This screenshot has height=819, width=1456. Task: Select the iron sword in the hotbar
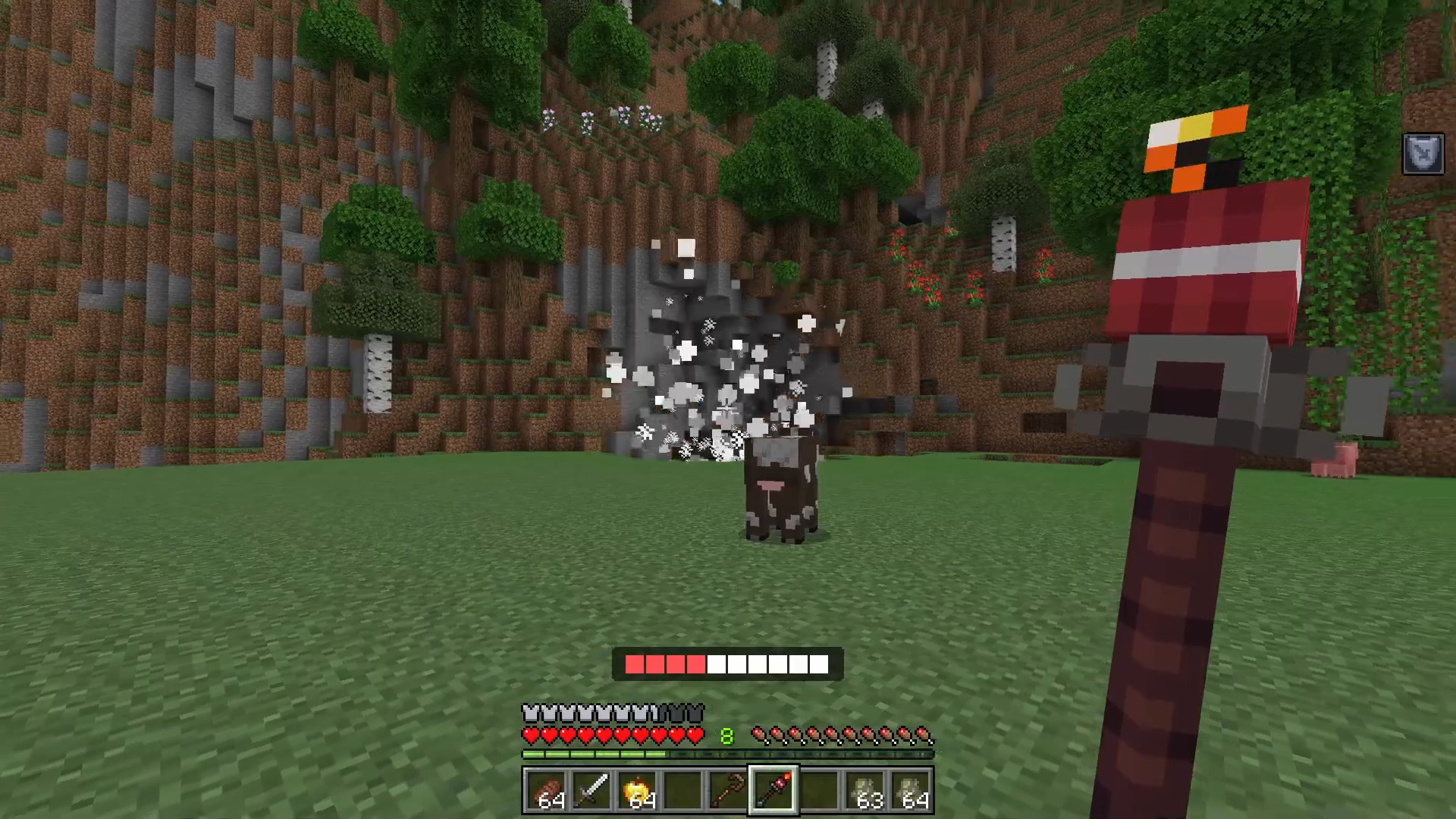point(593,791)
